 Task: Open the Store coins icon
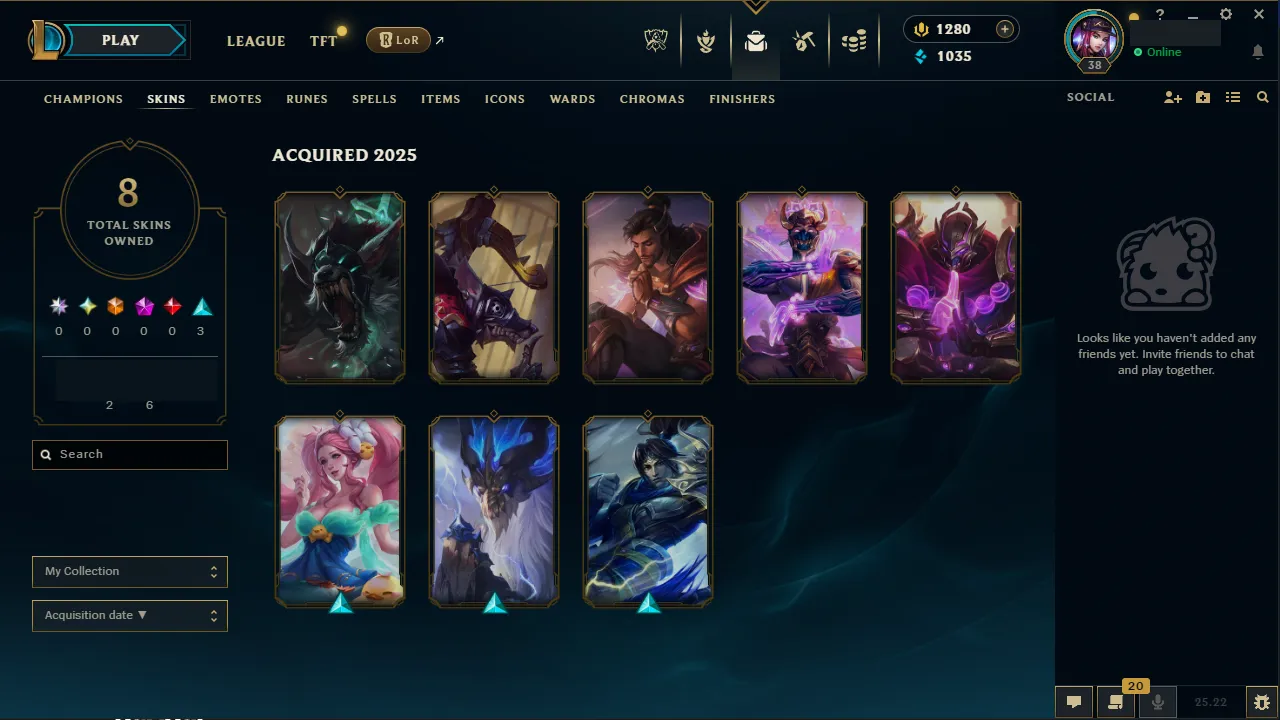(x=854, y=40)
